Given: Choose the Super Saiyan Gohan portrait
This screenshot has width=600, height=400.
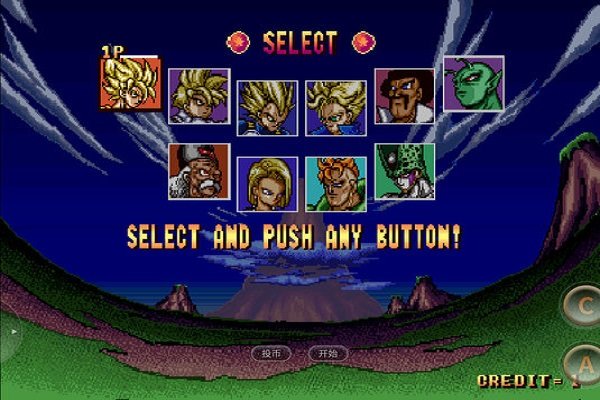Looking at the screenshot, I should pos(199,96).
